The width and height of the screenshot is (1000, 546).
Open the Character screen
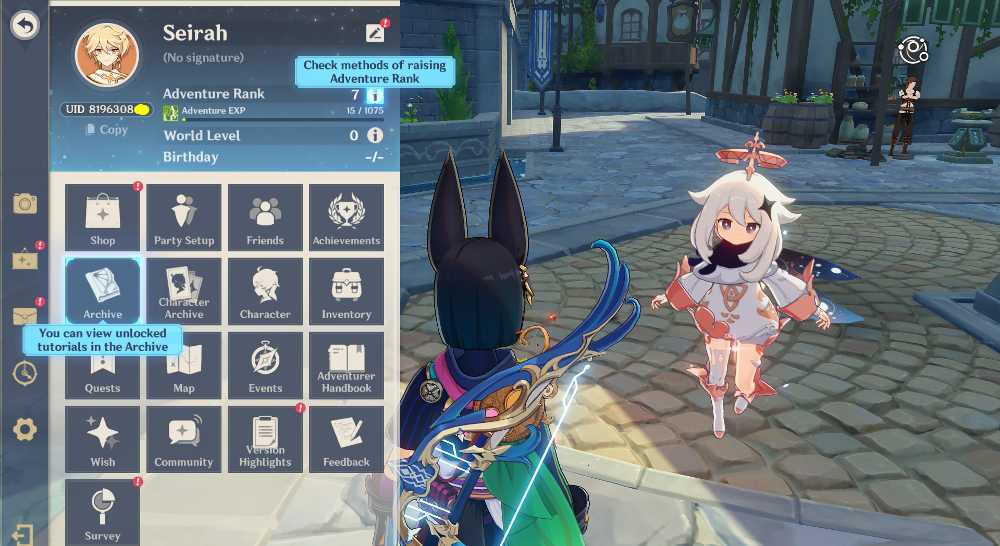(x=265, y=291)
